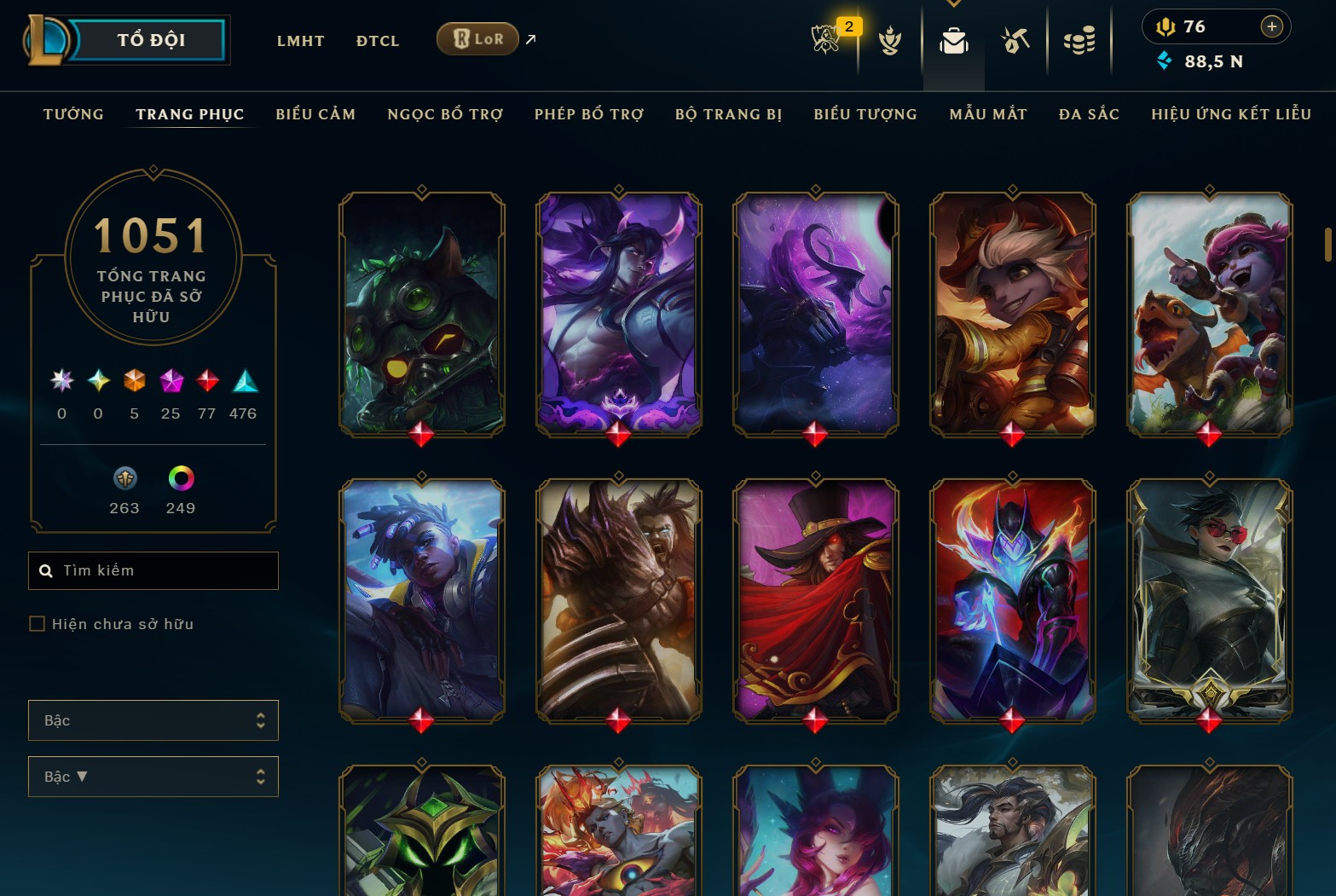Open the Bậc sort order dropdown
1336x896 pixels.
click(153, 777)
